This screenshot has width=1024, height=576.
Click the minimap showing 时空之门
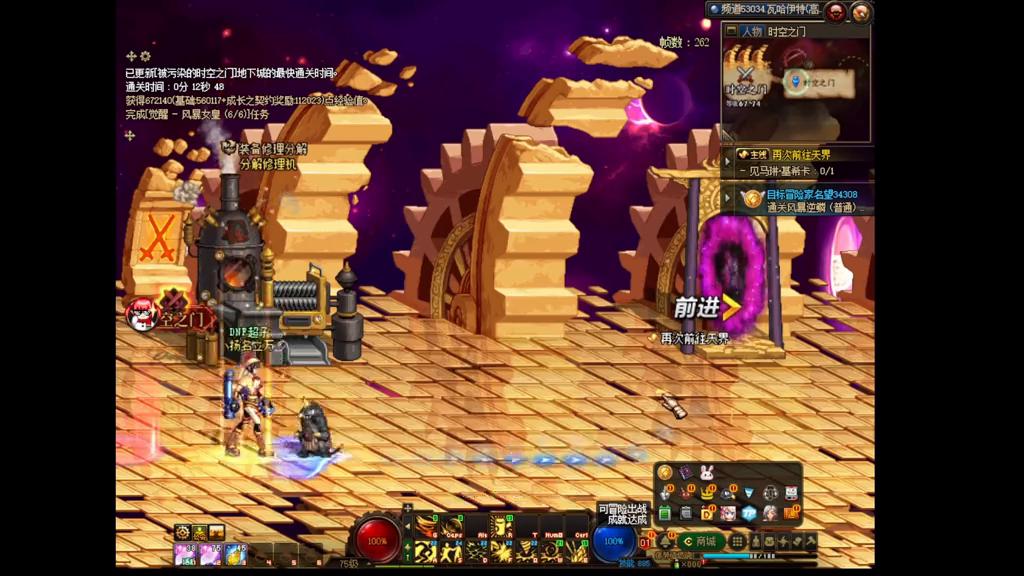tap(796, 90)
